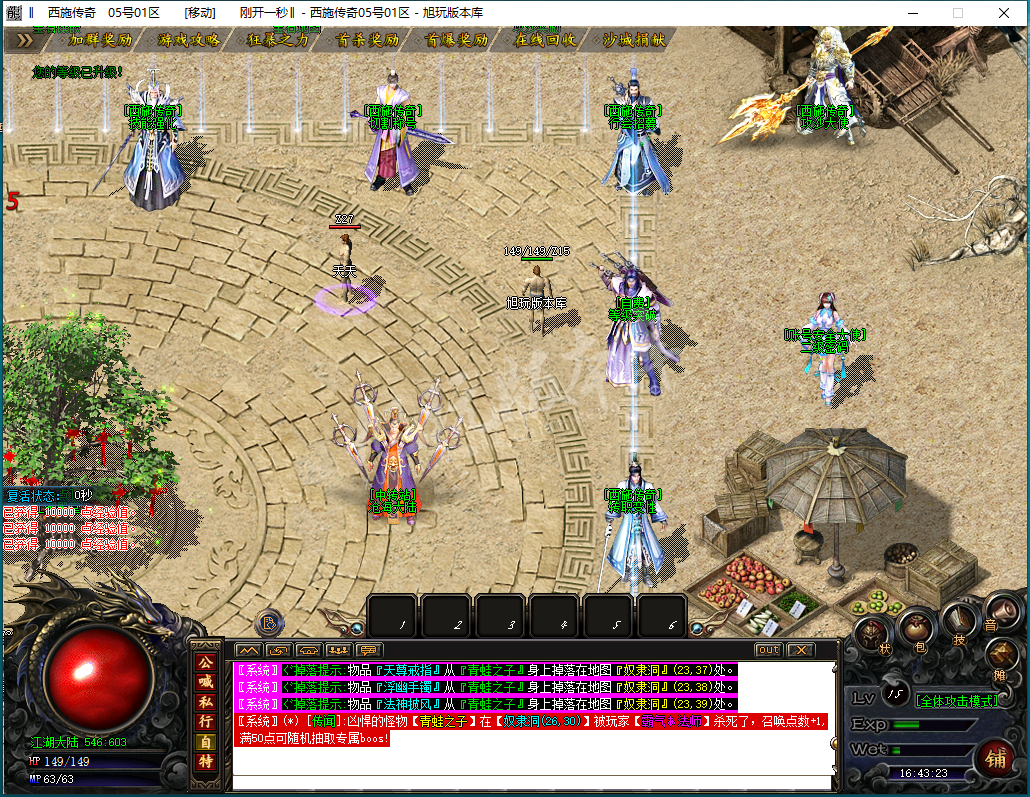The width and height of the screenshot is (1030, 797).
Task: Open the 铺 shop button
Action: (x=995, y=757)
